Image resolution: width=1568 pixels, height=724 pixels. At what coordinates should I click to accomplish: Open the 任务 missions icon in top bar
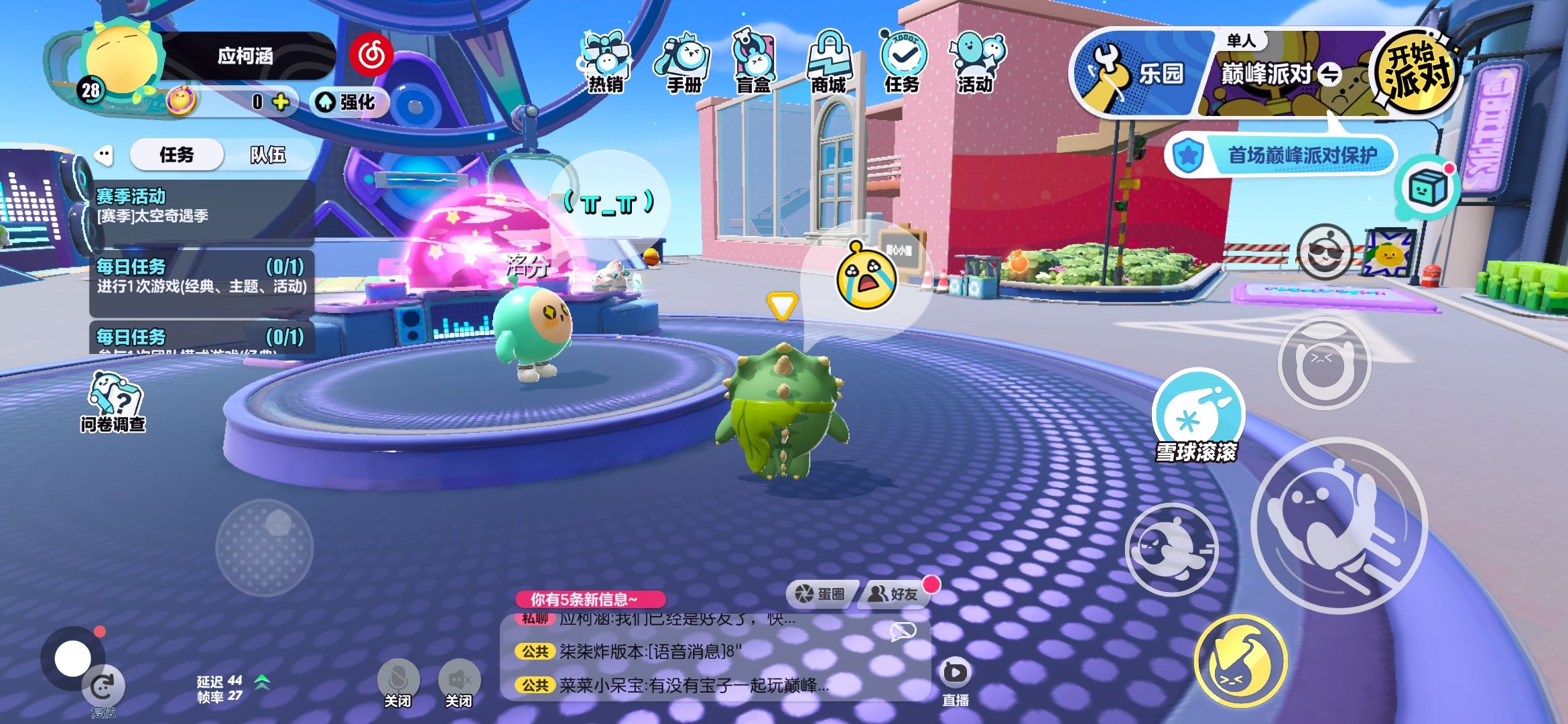click(x=902, y=63)
